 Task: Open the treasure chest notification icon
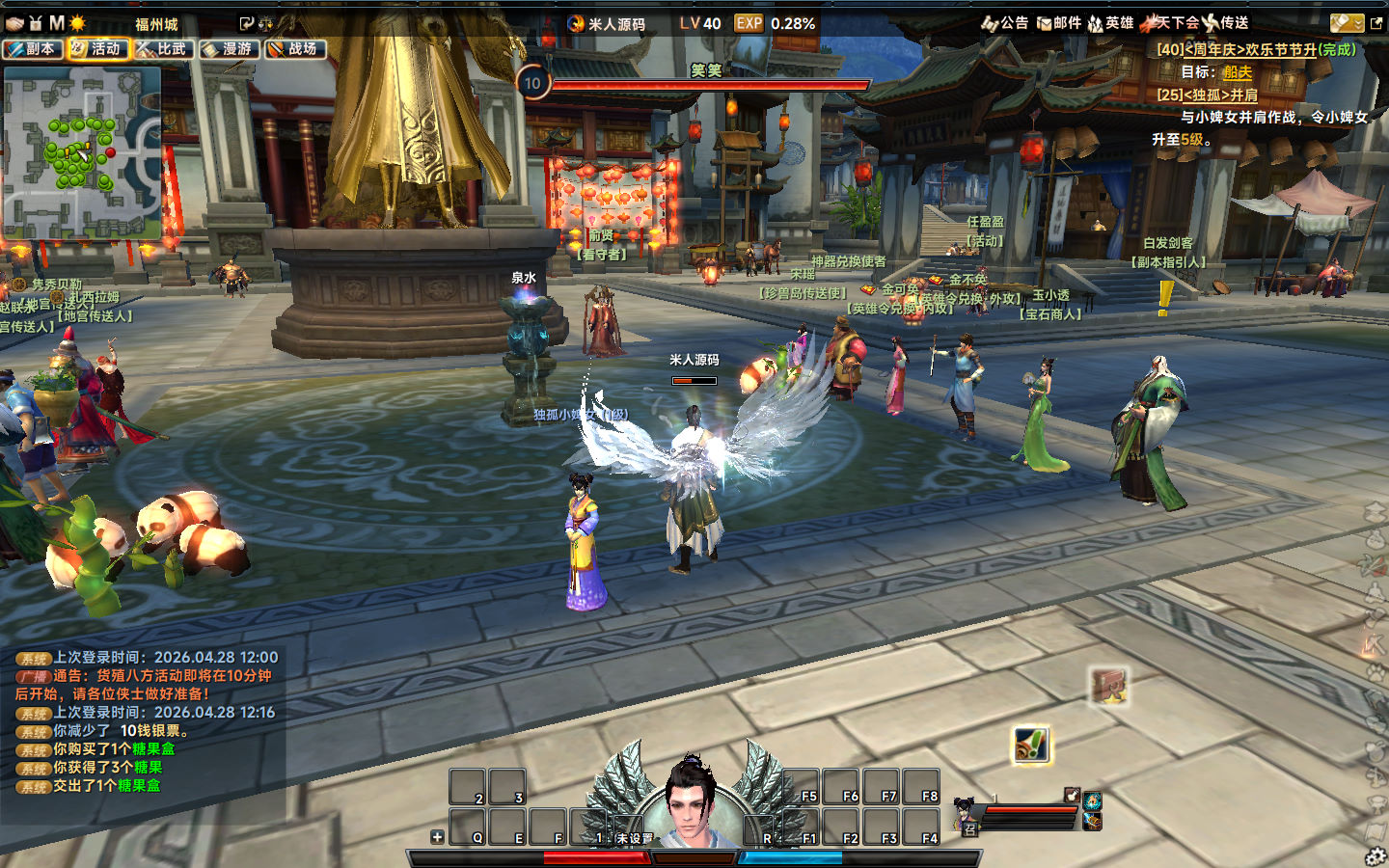tap(1109, 687)
